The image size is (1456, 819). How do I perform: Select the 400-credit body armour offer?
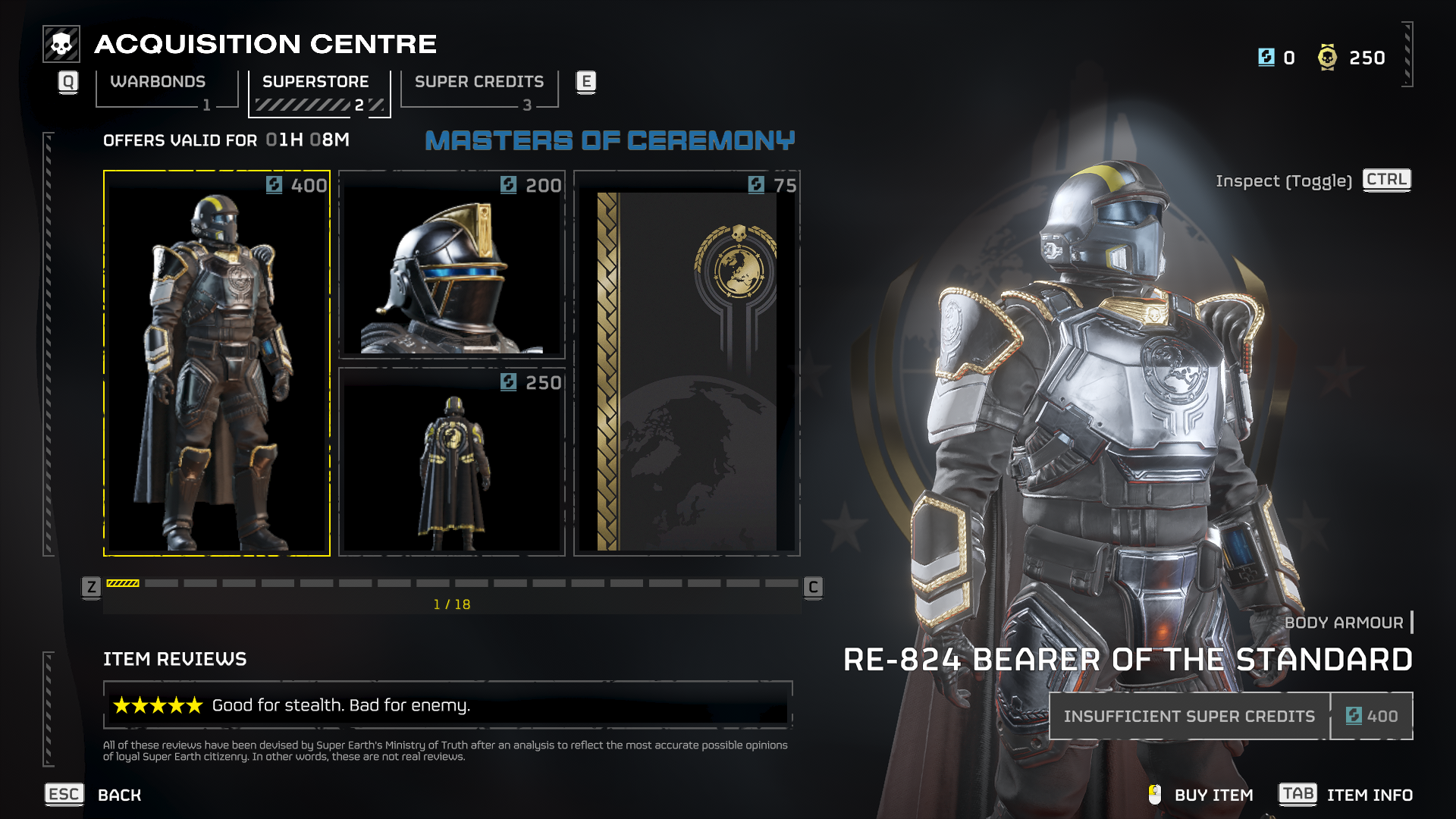click(x=217, y=364)
